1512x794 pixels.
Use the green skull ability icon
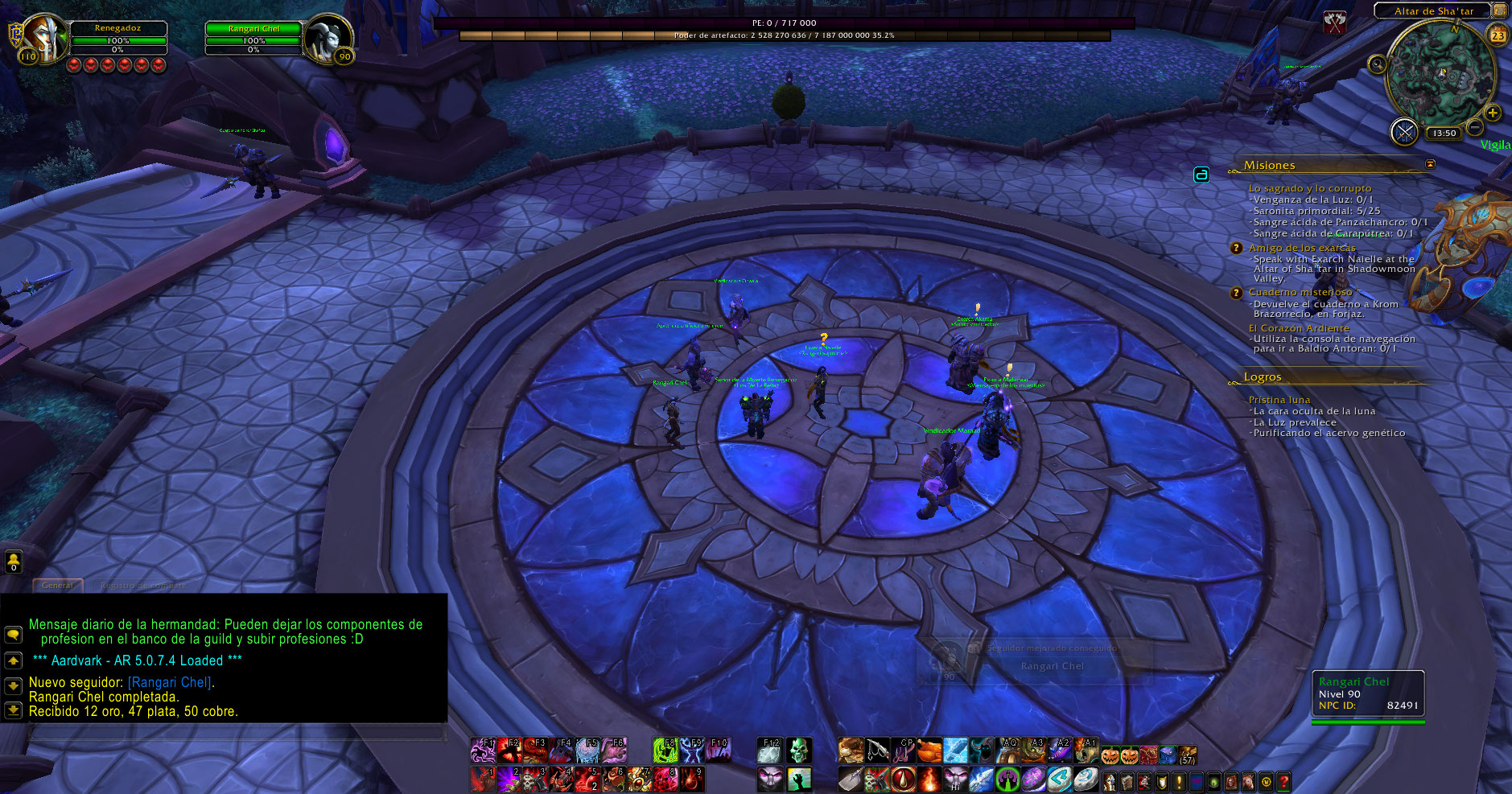point(798,751)
